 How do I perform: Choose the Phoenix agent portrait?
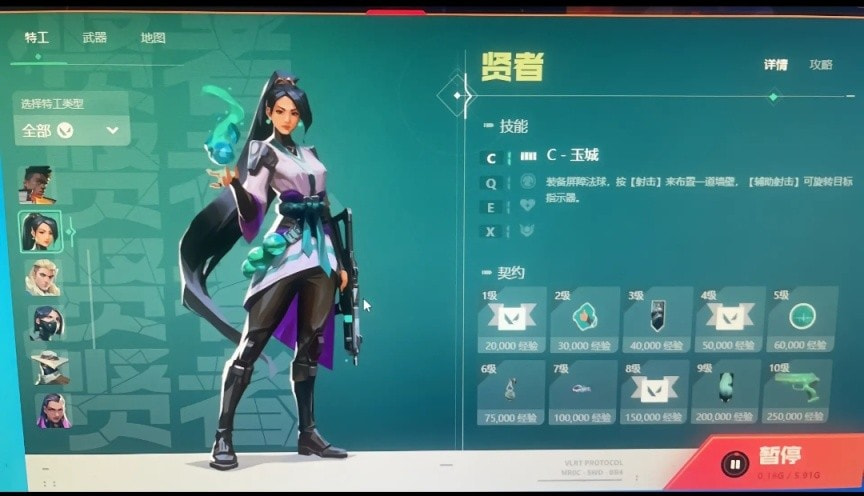pyautogui.click(x=37, y=185)
